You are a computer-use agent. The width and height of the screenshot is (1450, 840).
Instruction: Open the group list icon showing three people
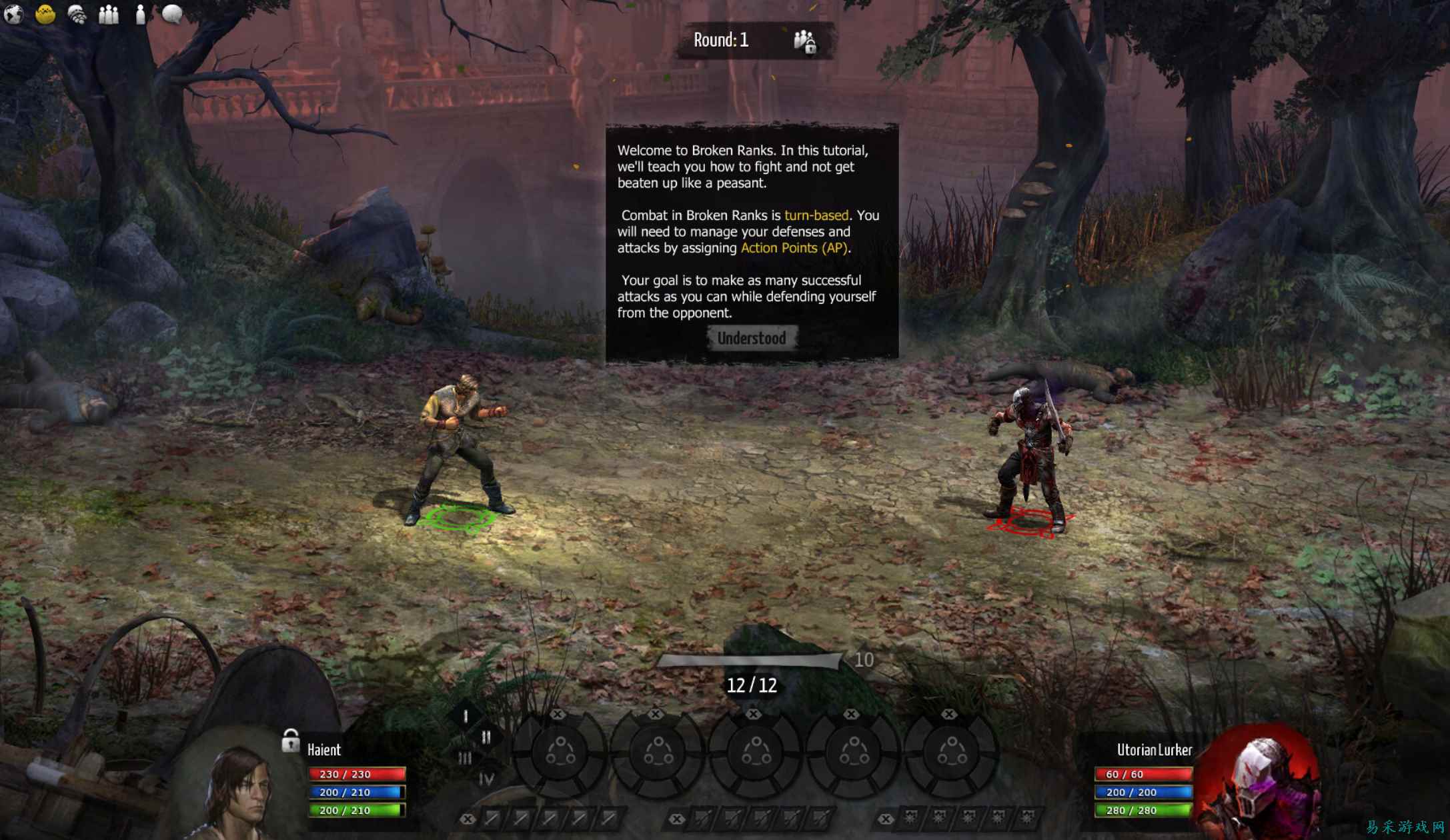107,15
